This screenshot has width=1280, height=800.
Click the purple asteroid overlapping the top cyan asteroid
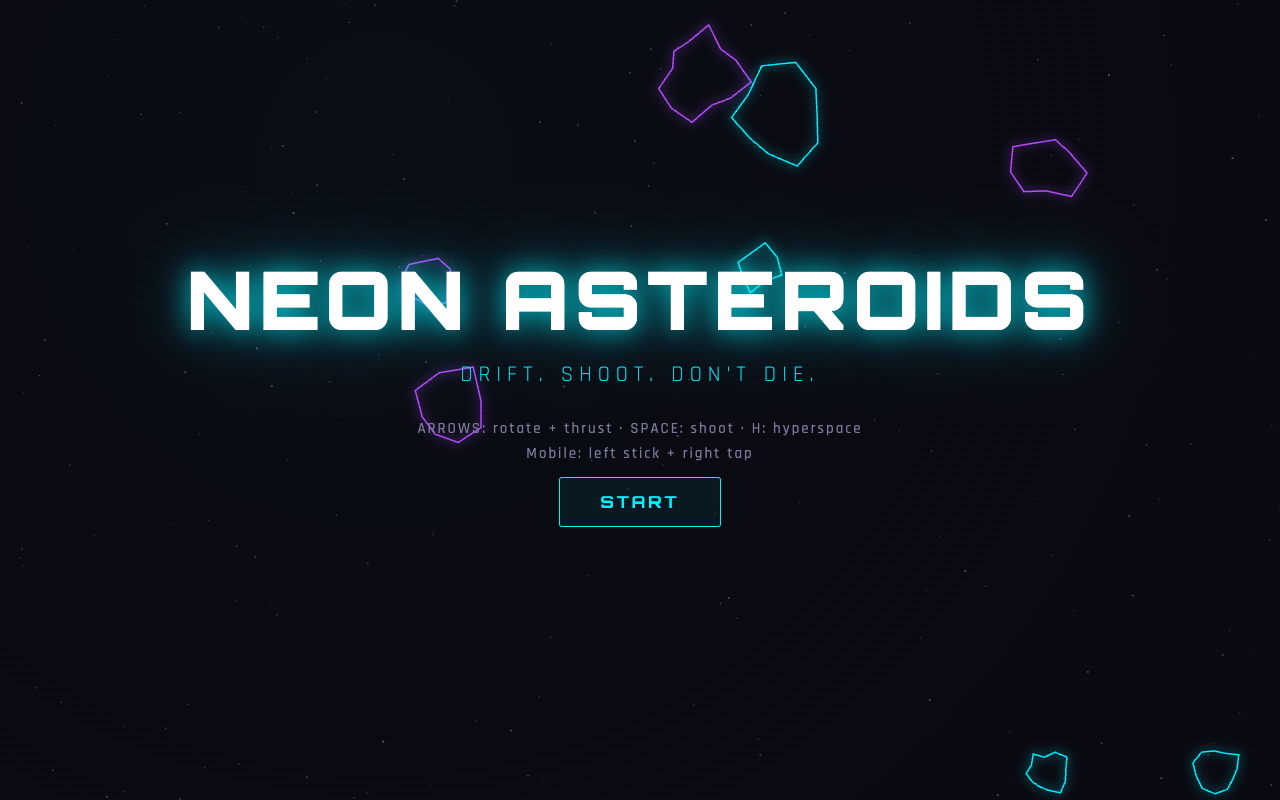(702, 75)
